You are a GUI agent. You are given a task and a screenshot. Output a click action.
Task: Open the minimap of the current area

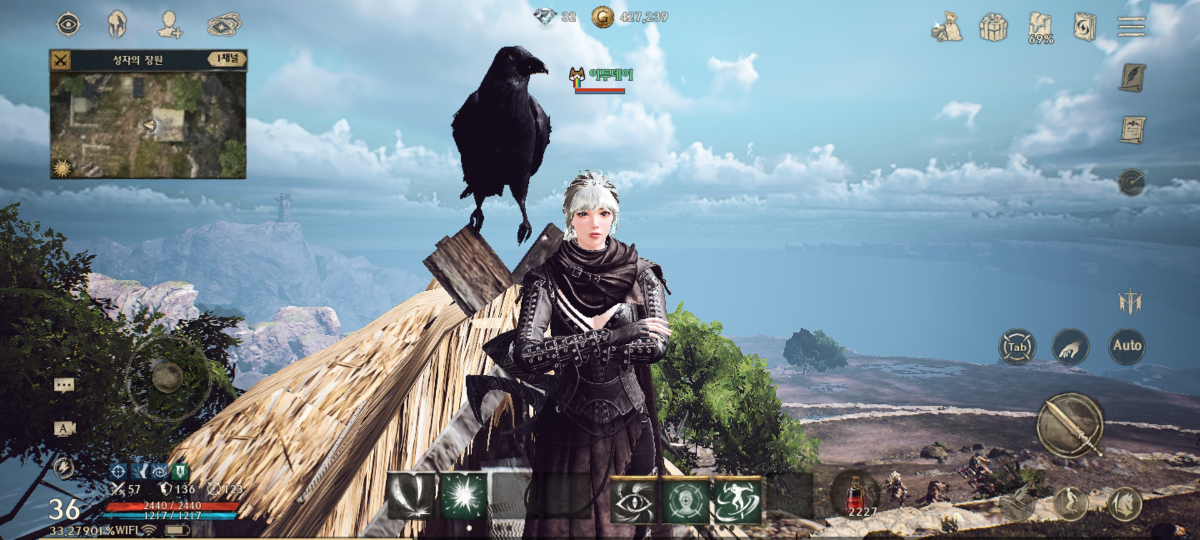[x=148, y=124]
